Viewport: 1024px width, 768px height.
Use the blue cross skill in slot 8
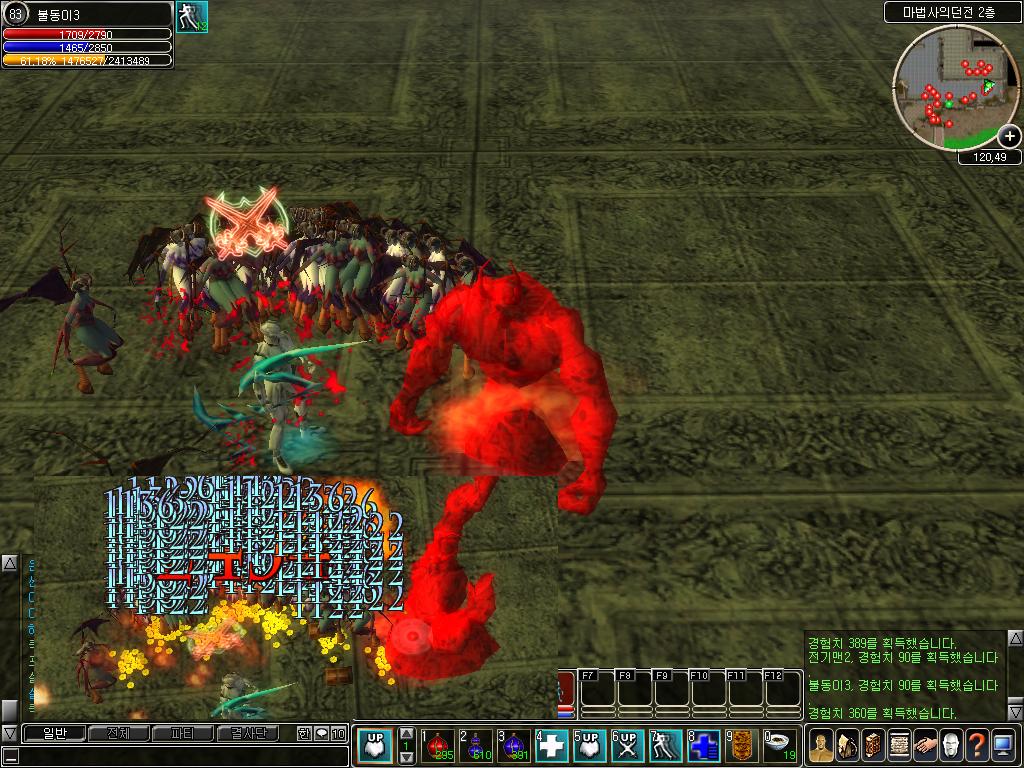[x=704, y=744]
